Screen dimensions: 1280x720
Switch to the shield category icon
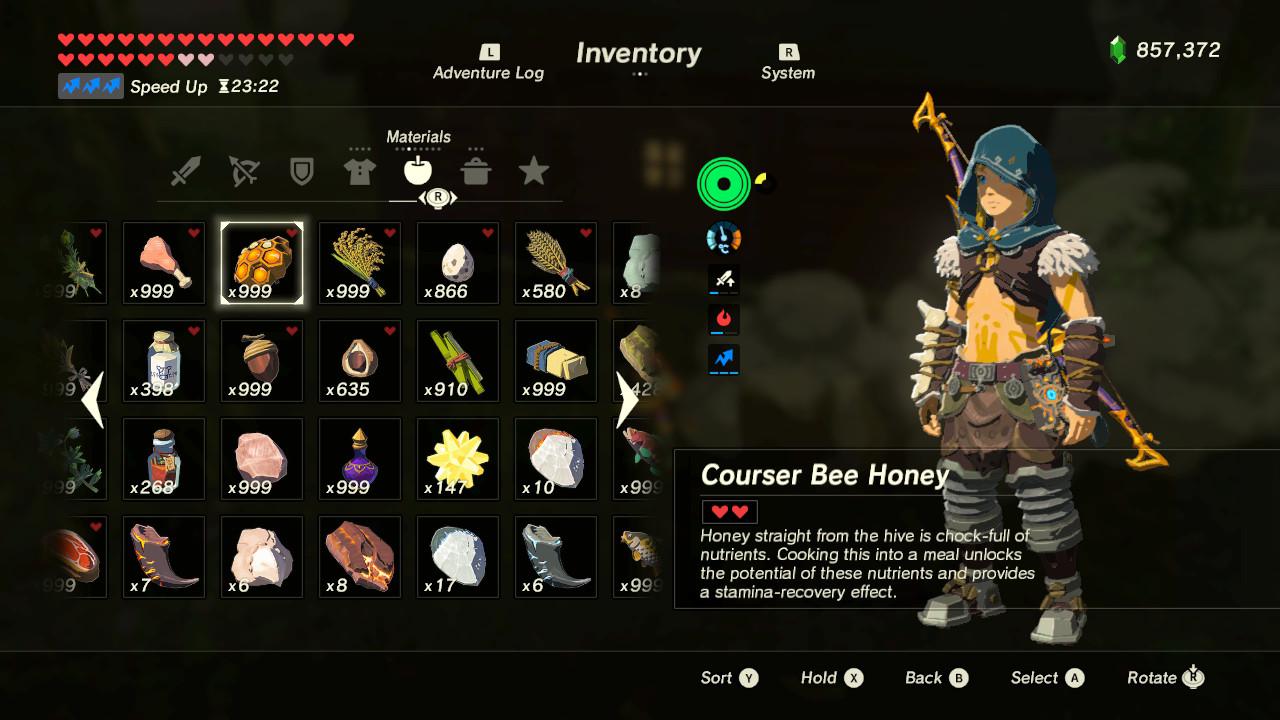(x=302, y=170)
